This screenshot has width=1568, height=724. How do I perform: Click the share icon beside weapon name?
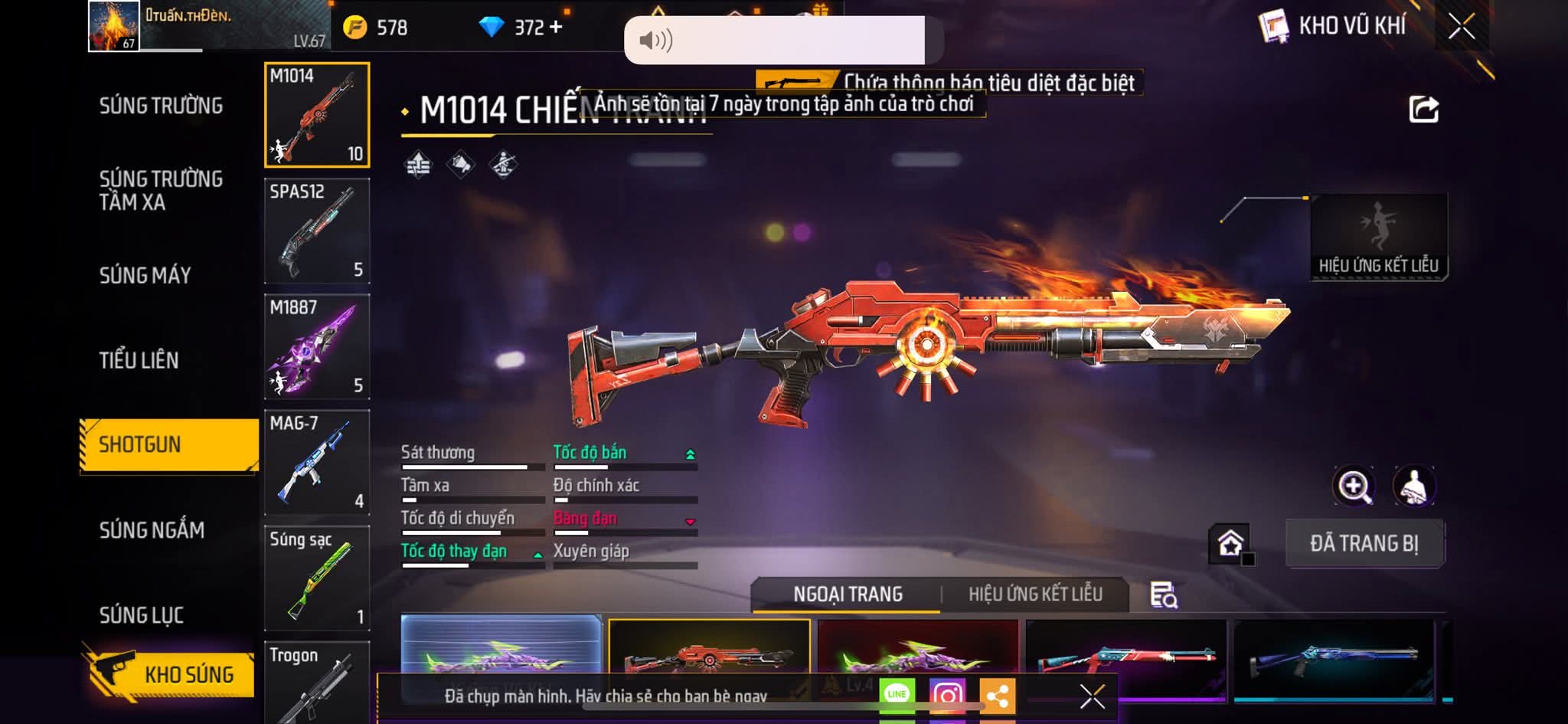pos(1423,110)
